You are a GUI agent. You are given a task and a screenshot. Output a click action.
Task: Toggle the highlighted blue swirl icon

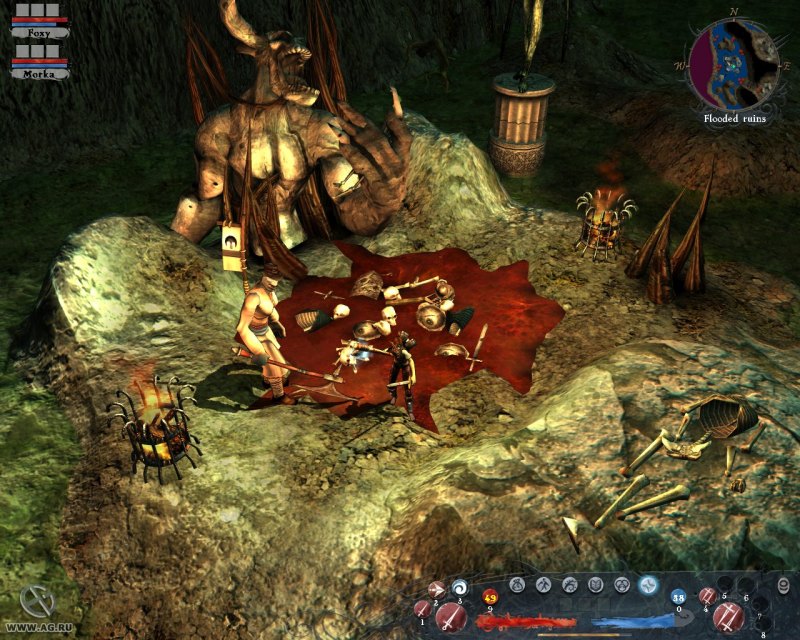(x=647, y=584)
